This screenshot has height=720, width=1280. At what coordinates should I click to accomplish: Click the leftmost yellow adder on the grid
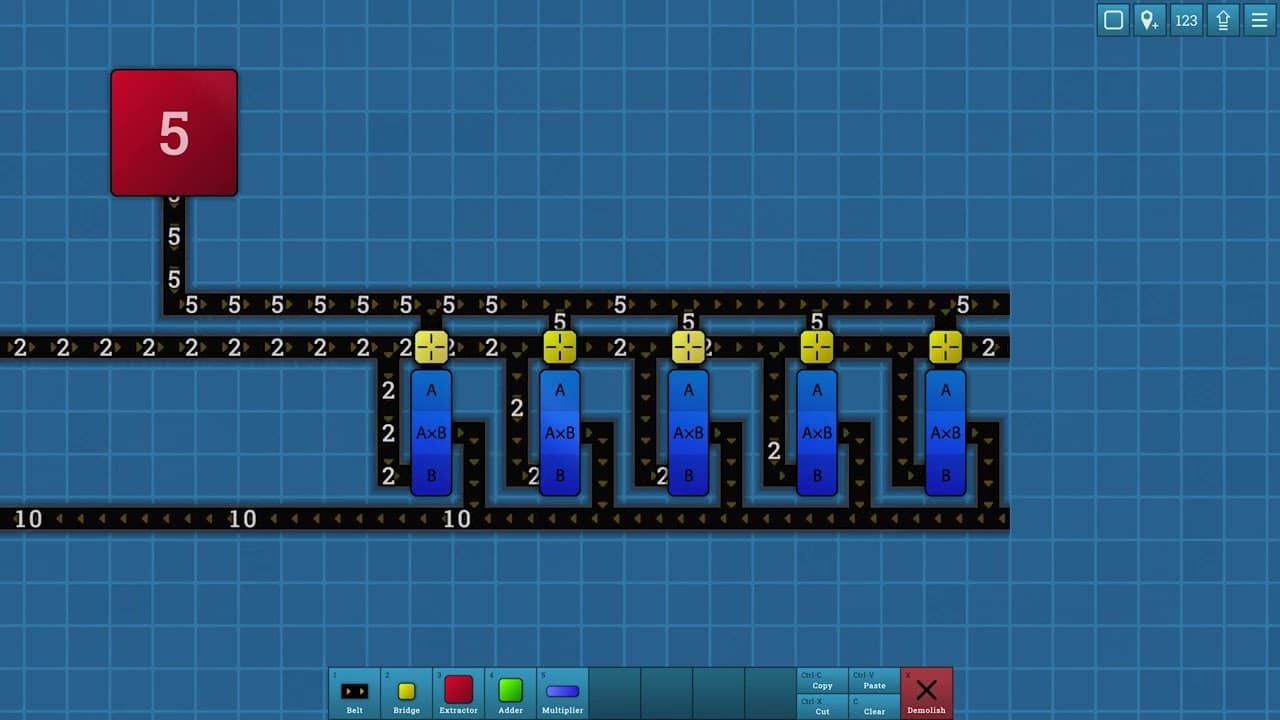point(431,347)
